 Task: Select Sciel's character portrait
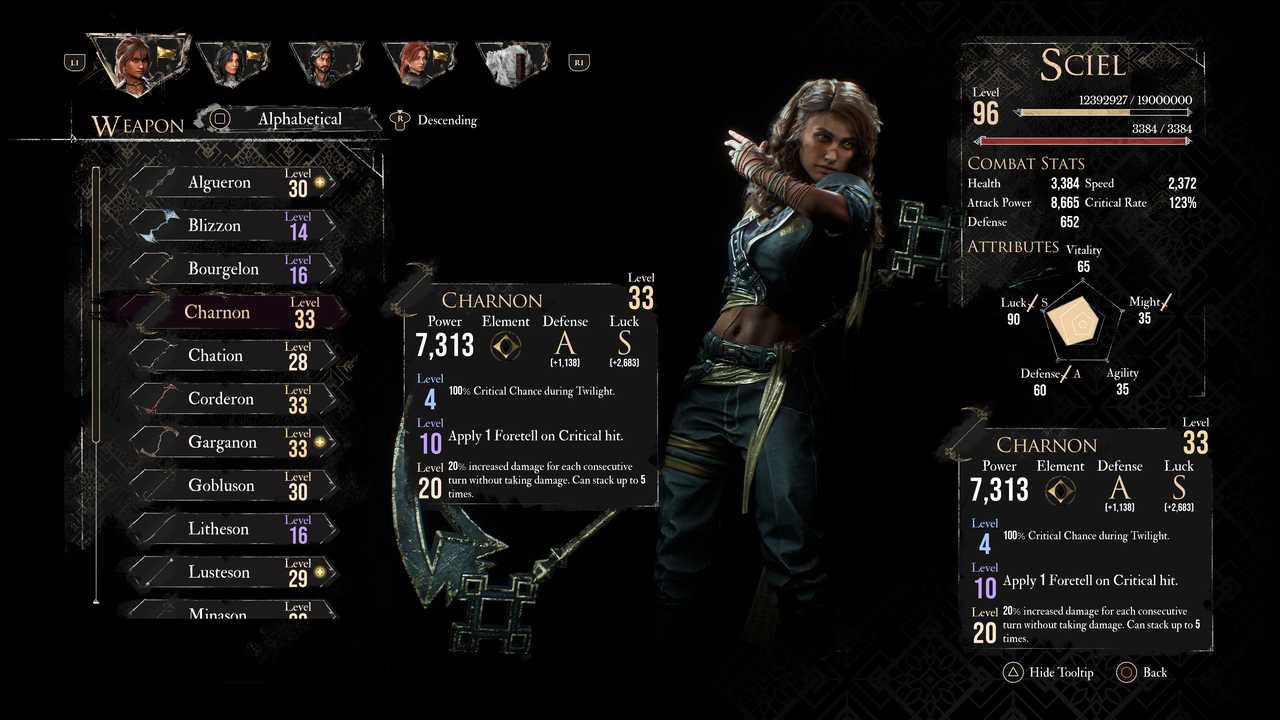(x=137, y=57)
